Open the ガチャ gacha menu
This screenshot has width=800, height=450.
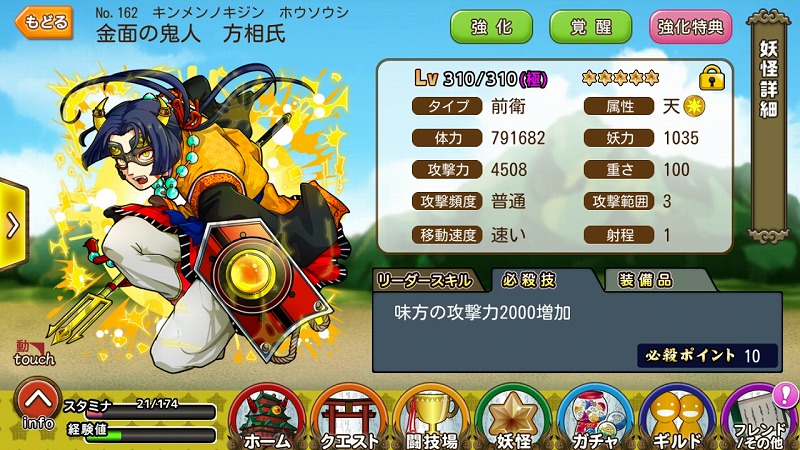tap(594, 418)
